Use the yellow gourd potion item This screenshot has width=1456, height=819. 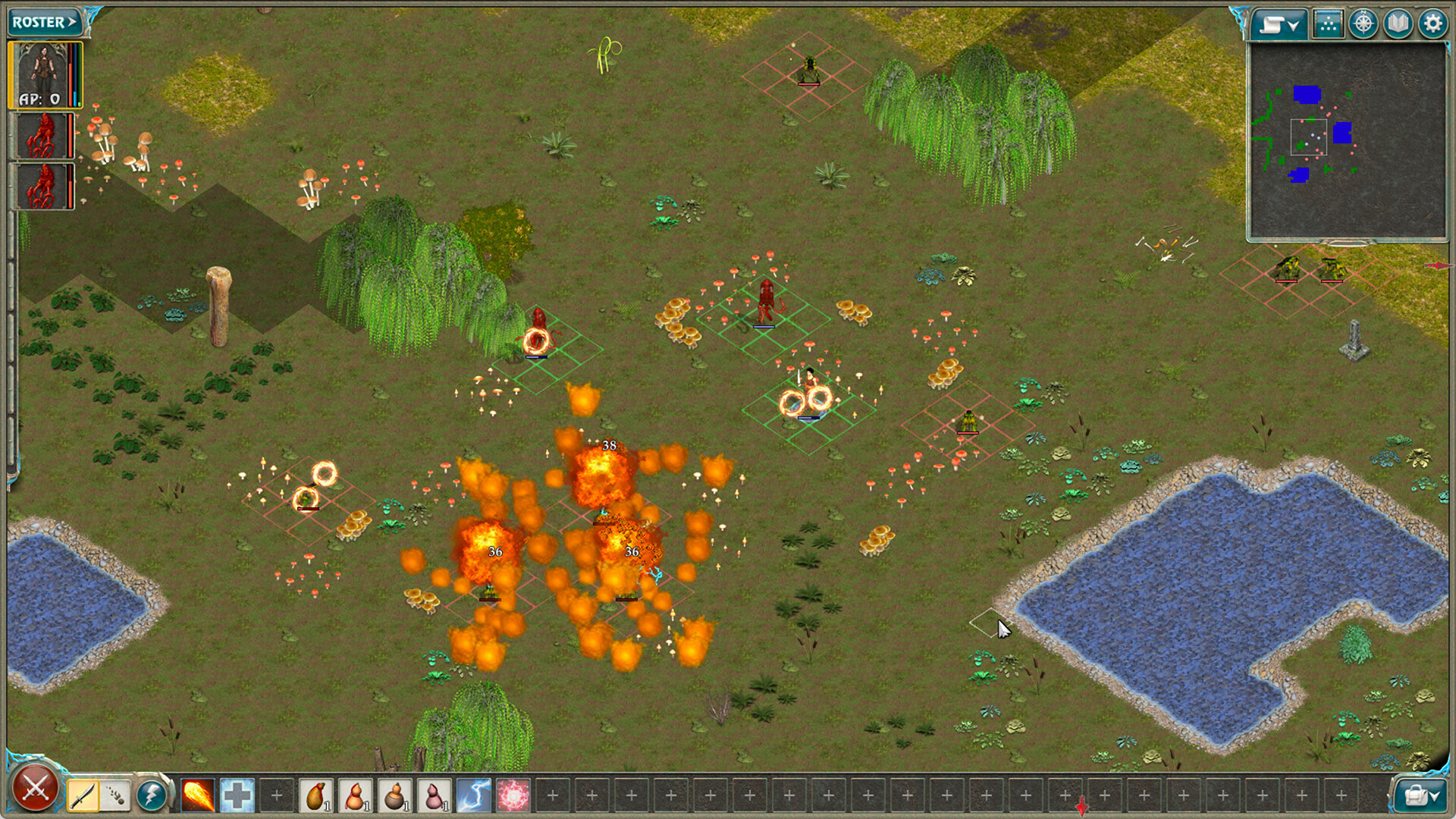(x=316, y=795)
